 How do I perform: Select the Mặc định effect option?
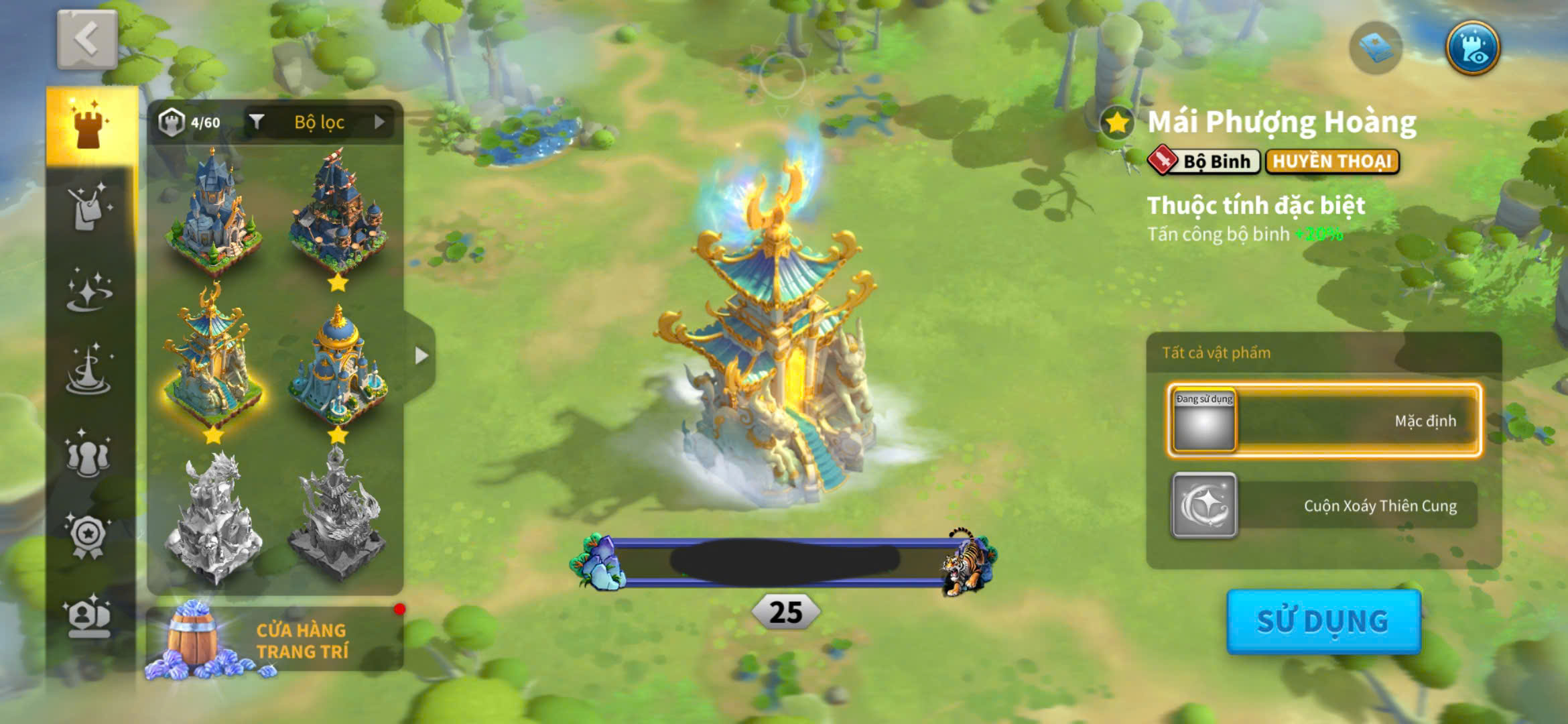(1324, 421)
